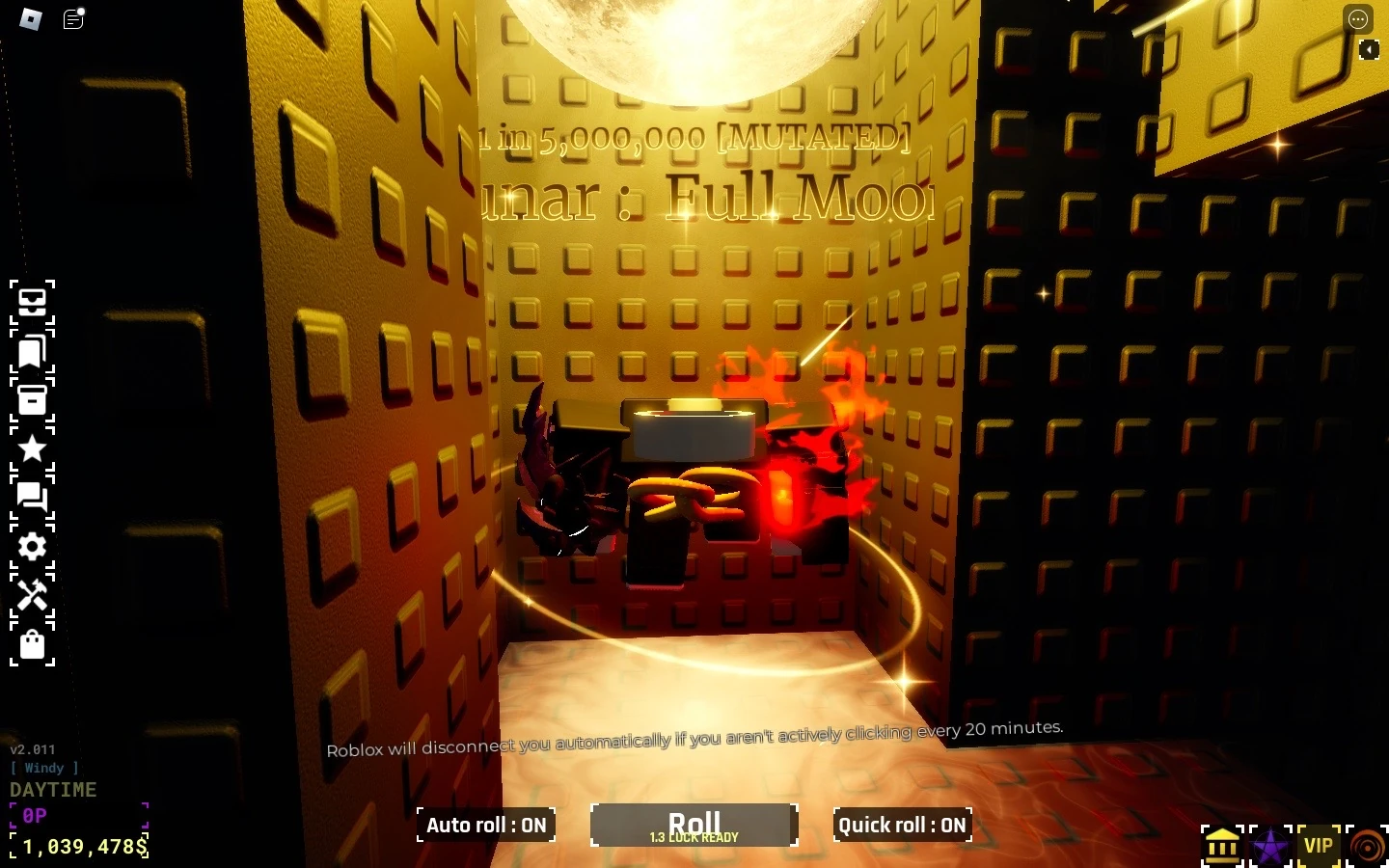This screenshot has height=868, width=1389.
Task: Collapse the sidebar with the left arrow
Action: pyautogui.click(x=1371, y=49)
